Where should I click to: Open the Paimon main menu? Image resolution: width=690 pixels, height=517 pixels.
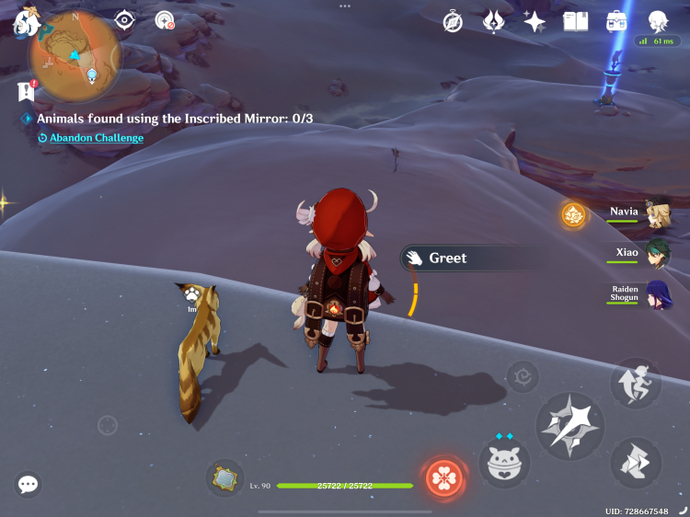[x=24, y=21]
